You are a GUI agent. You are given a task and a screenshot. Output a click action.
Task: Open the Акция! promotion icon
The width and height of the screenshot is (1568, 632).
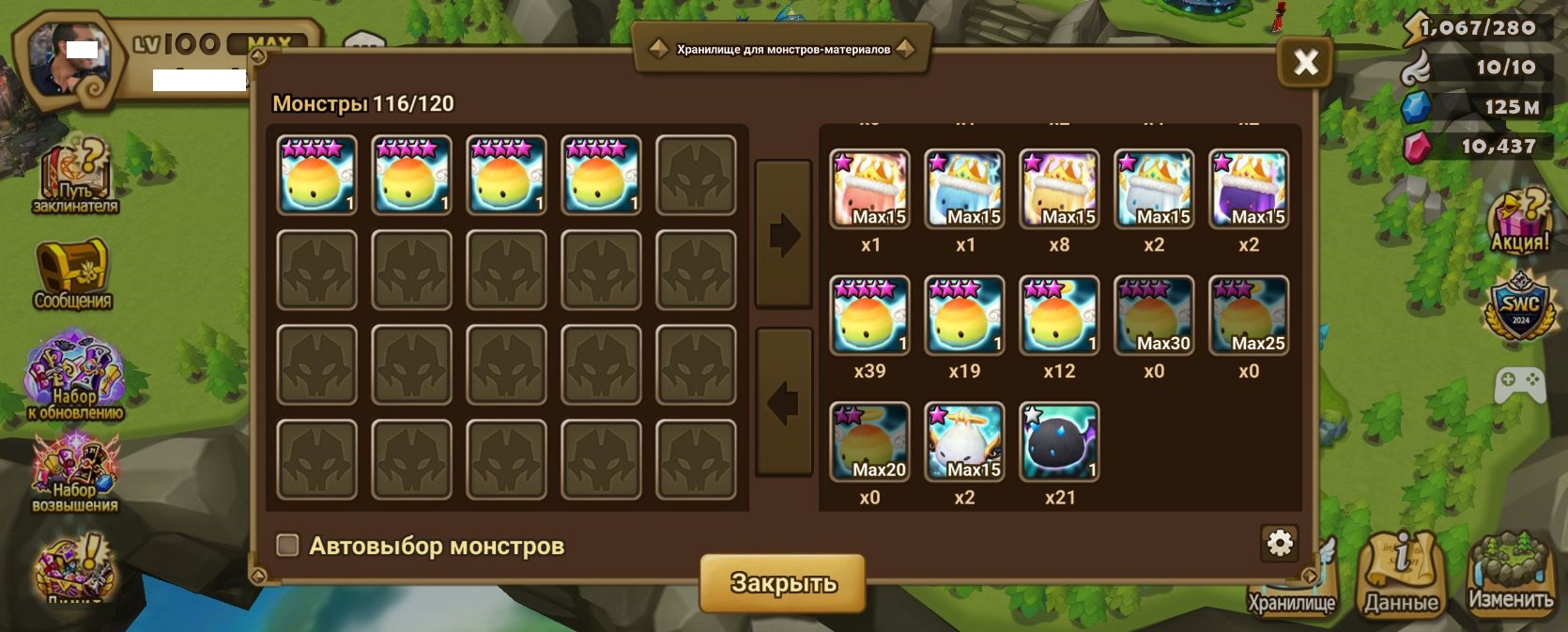point(1520,222)
